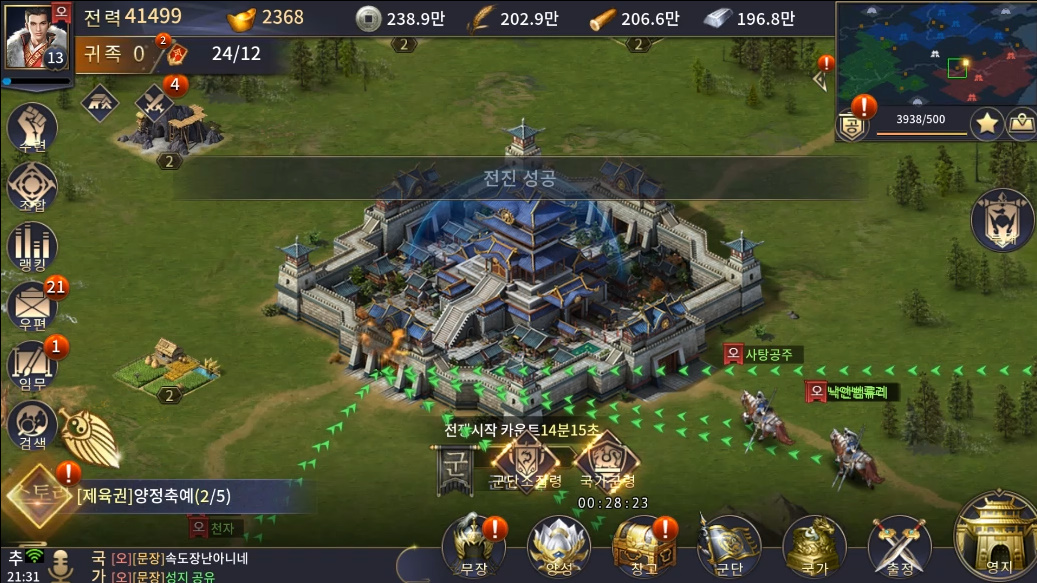Open the map location pin button

click(1020, 124)
